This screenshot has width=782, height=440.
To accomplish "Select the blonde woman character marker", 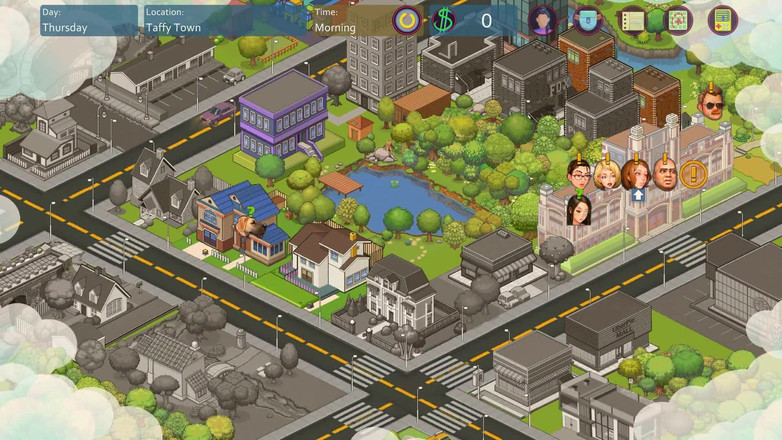I will (x=606, y=176).
